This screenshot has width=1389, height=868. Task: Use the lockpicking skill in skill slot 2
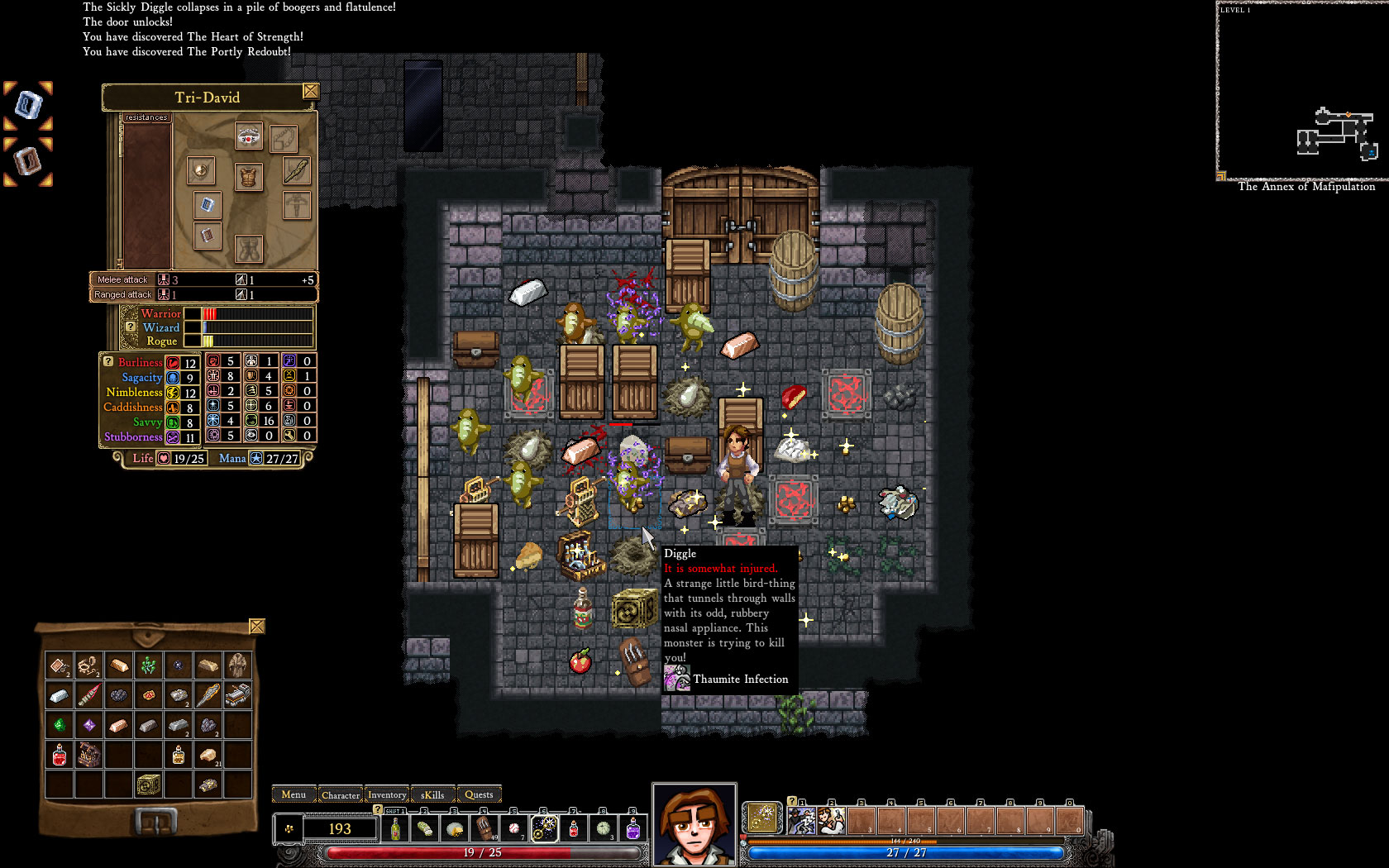coord(831,820)
